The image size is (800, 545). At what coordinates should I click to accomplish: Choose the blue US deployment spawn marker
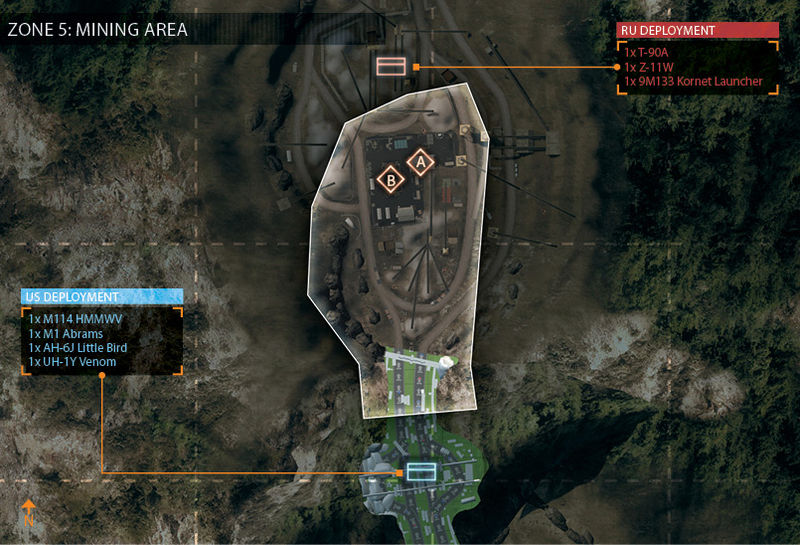(x=420, y=472)
